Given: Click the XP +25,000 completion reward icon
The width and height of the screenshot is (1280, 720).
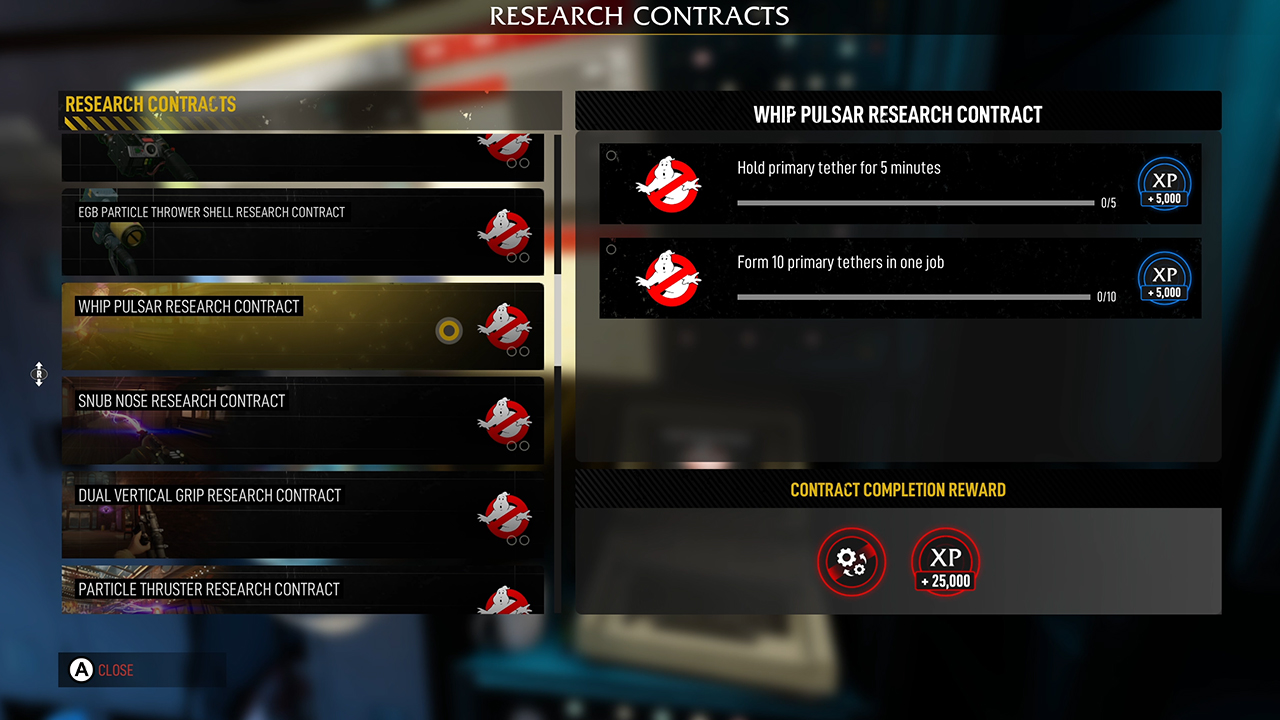Looking at the screenshot, I should click(x=944, y=563).
